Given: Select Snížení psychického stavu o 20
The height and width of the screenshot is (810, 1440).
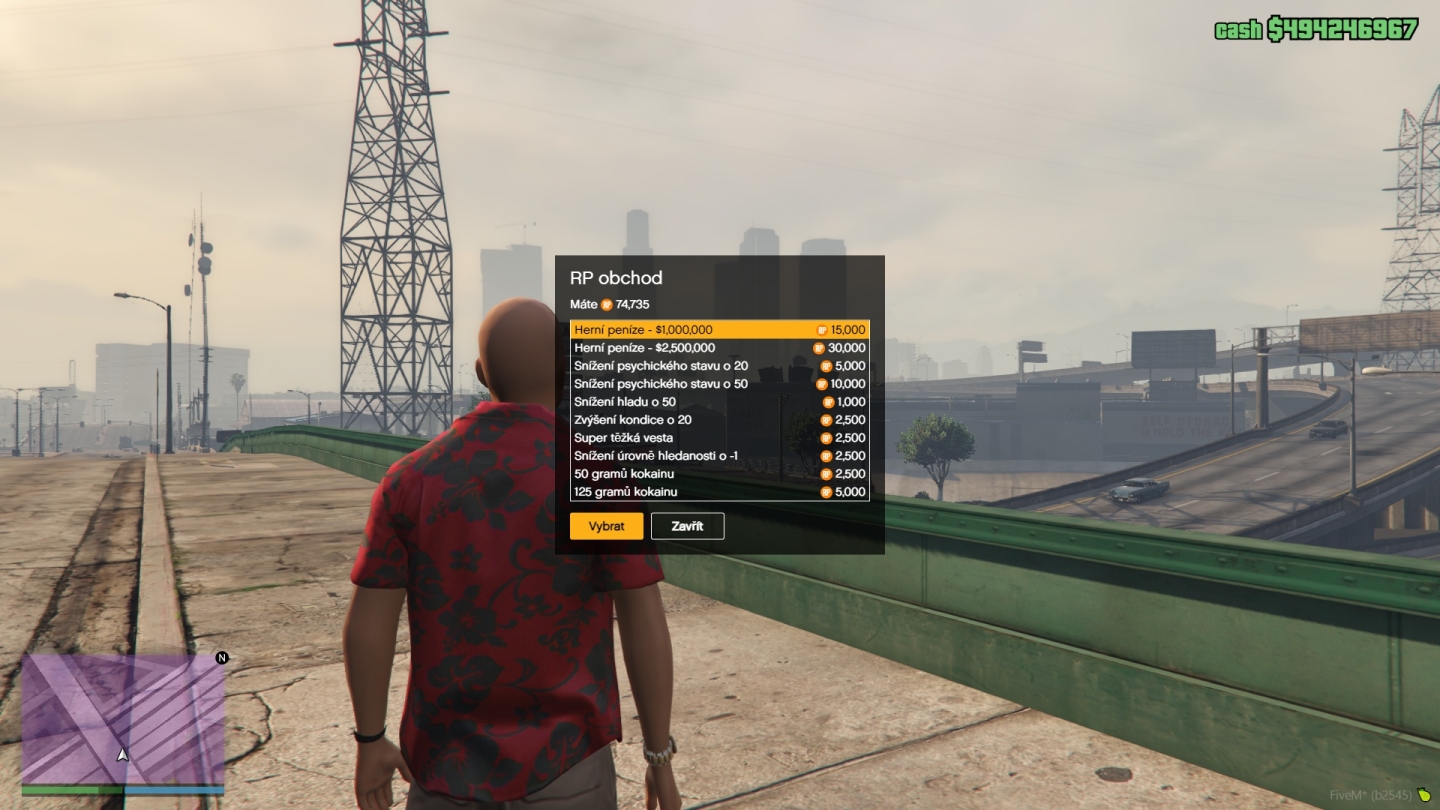Looking at the screenshot, I should [x=719, y=366].
